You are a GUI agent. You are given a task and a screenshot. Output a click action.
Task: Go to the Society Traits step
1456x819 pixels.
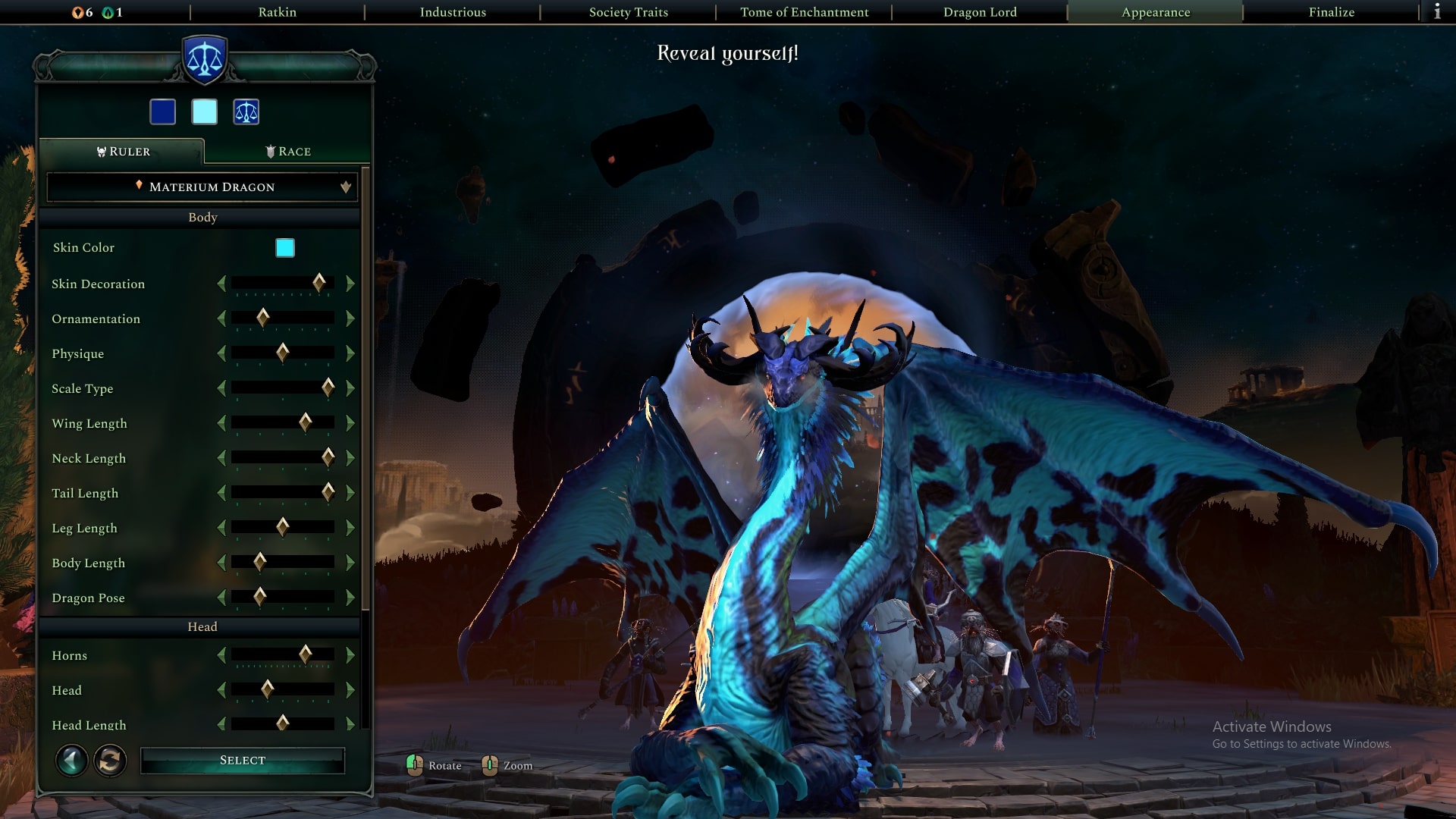point(628,12)
